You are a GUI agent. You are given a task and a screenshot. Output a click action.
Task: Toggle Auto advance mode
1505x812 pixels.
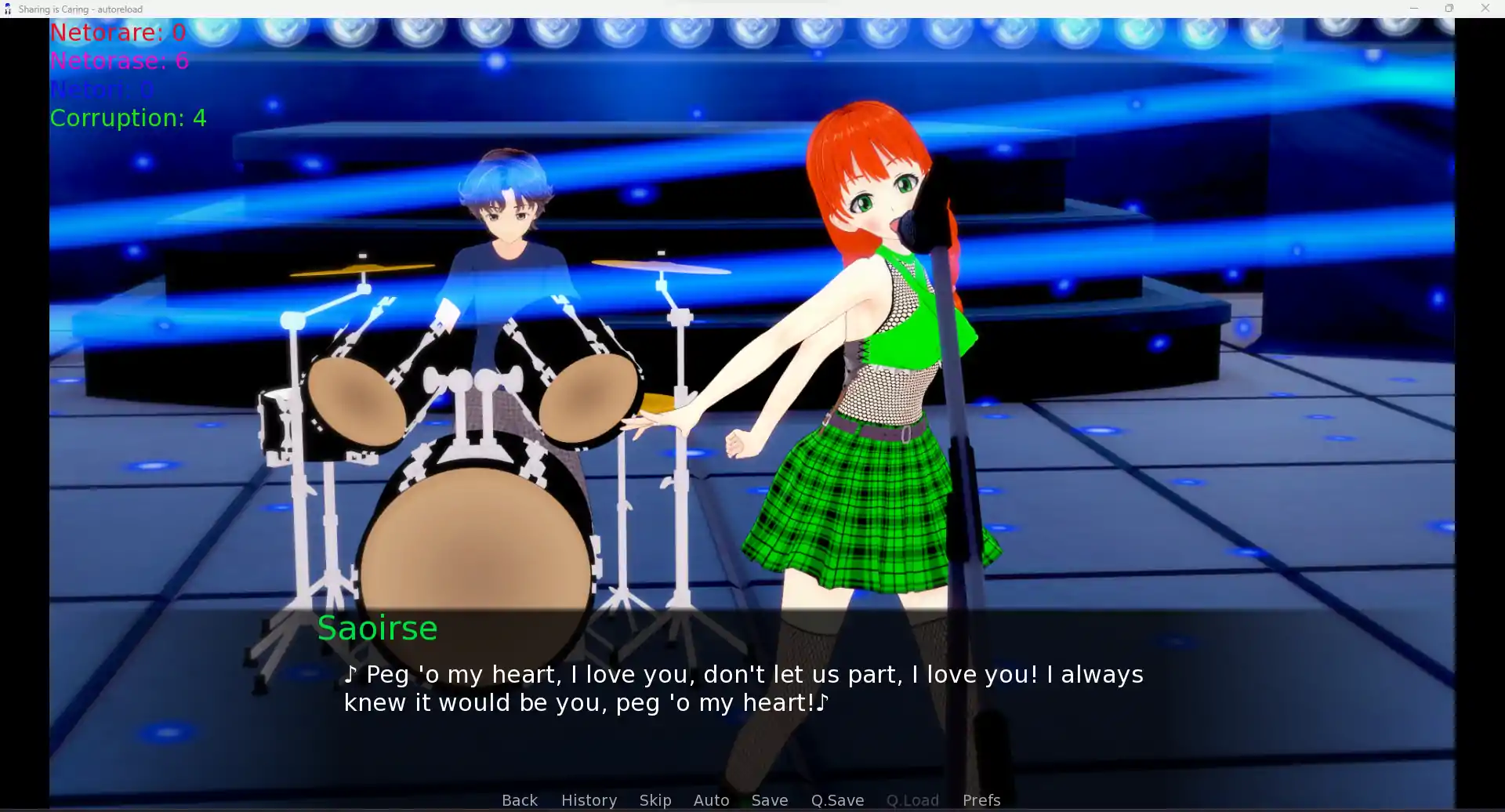coord(711,799)
